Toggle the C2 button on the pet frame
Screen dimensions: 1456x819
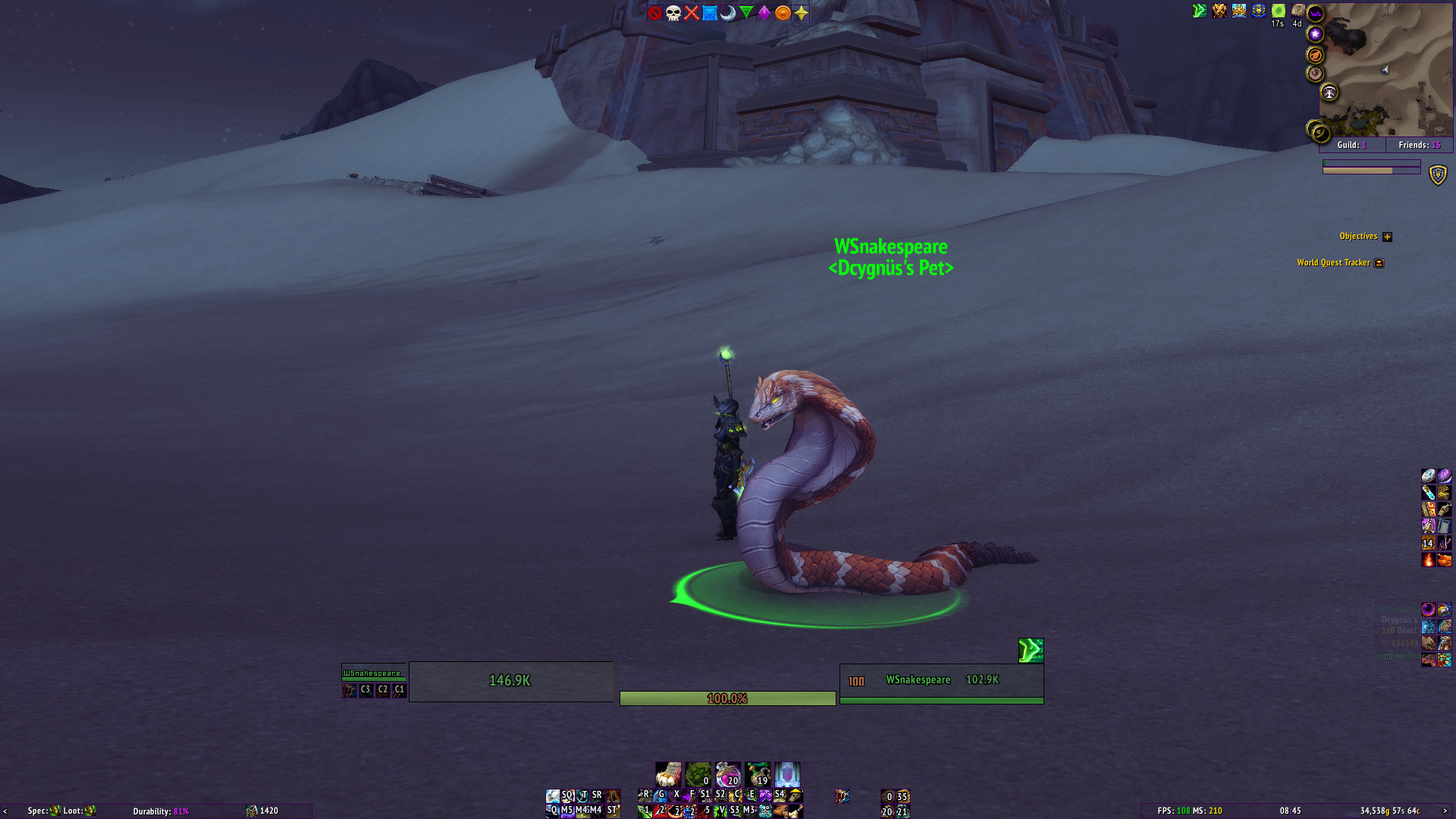[382, 691]
